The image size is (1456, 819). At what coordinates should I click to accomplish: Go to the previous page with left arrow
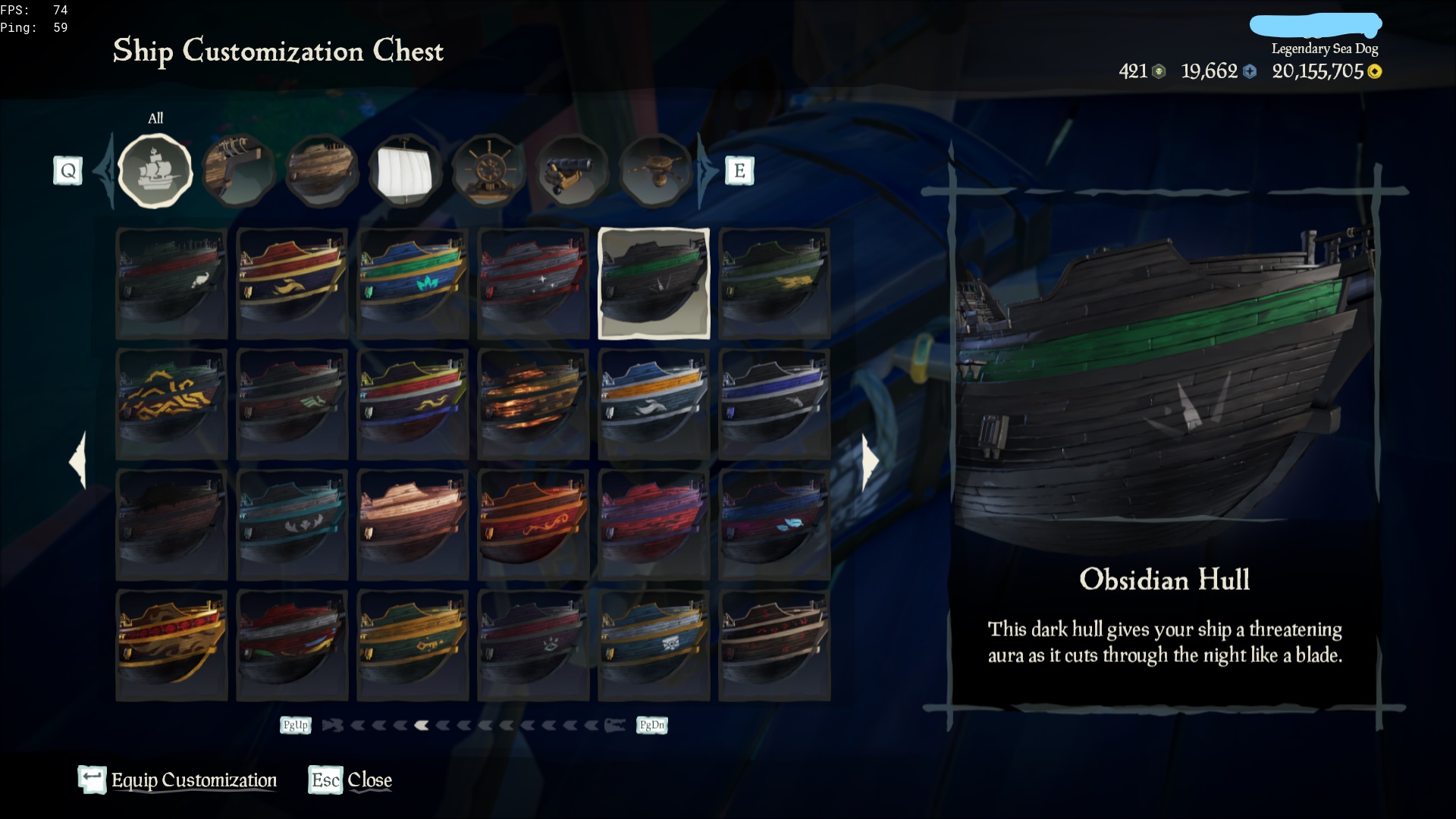click(x=77, y=461)
